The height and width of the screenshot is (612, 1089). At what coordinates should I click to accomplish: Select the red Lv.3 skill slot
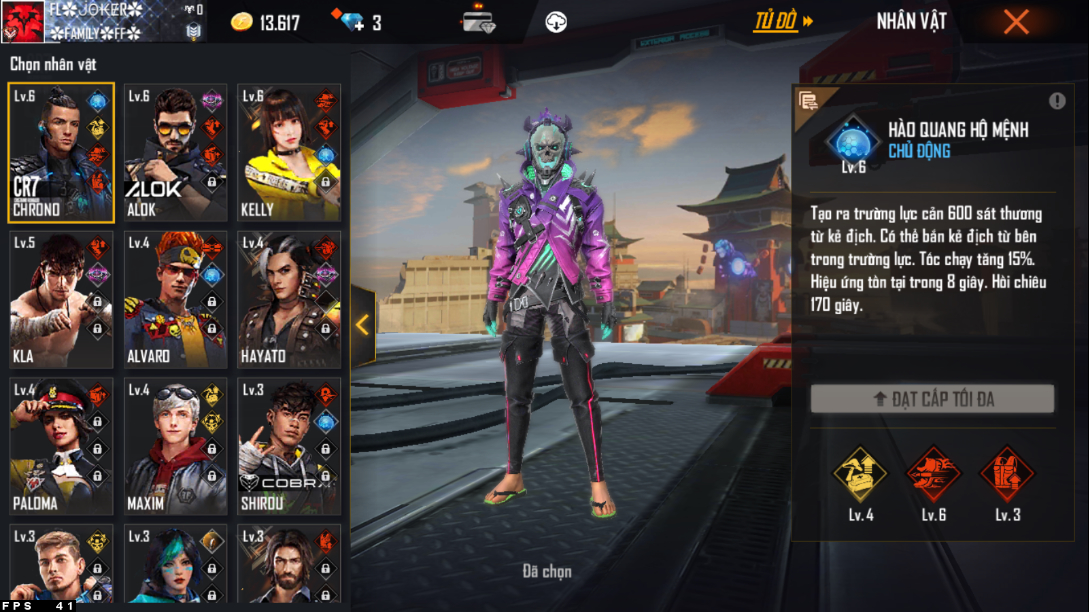1007,475
